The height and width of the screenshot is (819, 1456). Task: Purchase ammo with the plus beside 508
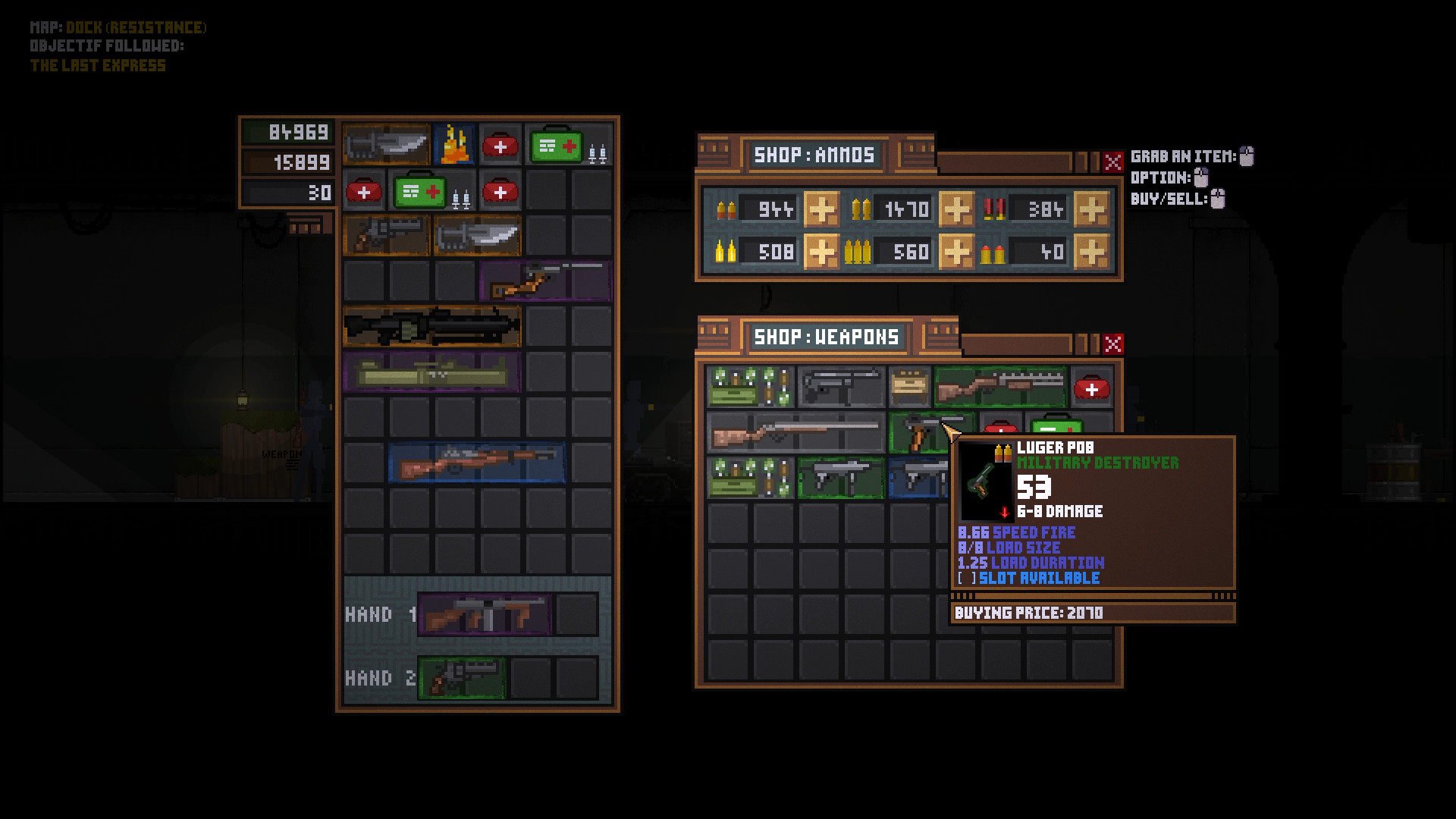821,251
